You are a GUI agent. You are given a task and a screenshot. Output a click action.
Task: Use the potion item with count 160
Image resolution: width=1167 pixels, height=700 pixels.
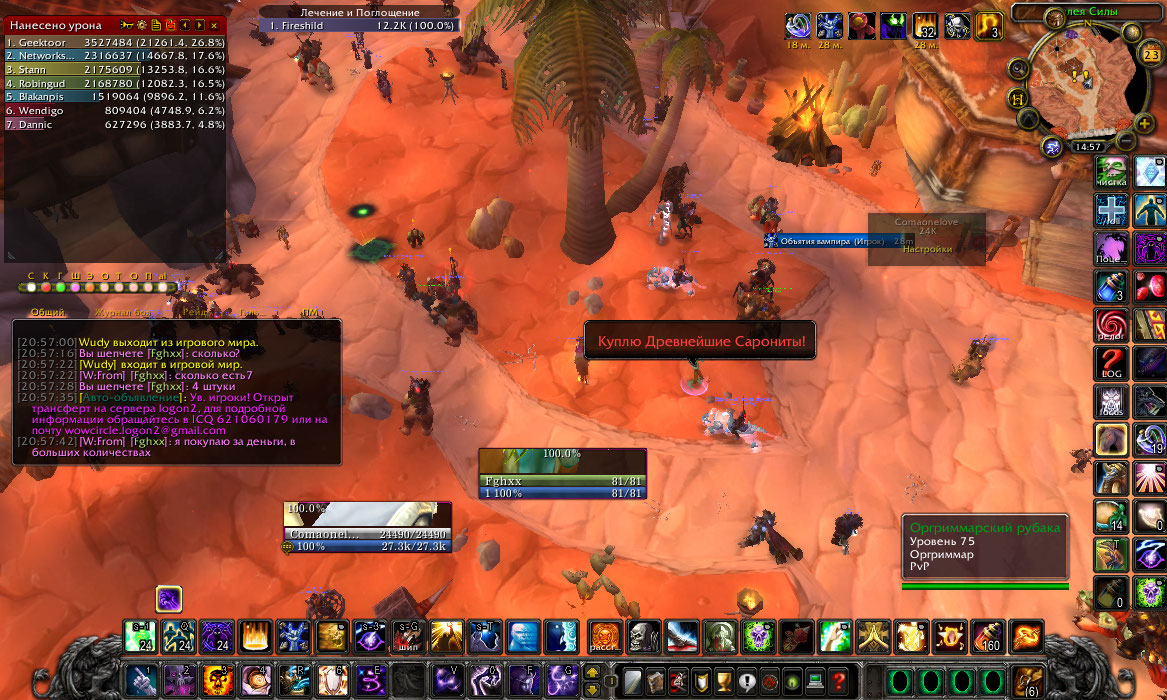988,636
